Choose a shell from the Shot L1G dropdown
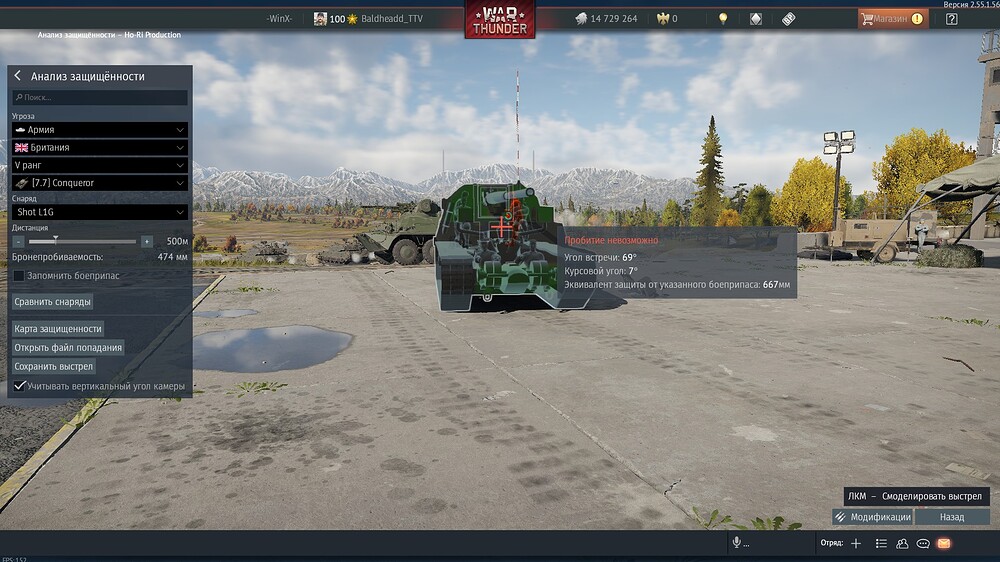The height and width of the screenshot is (562, 1000). [100, 212]
